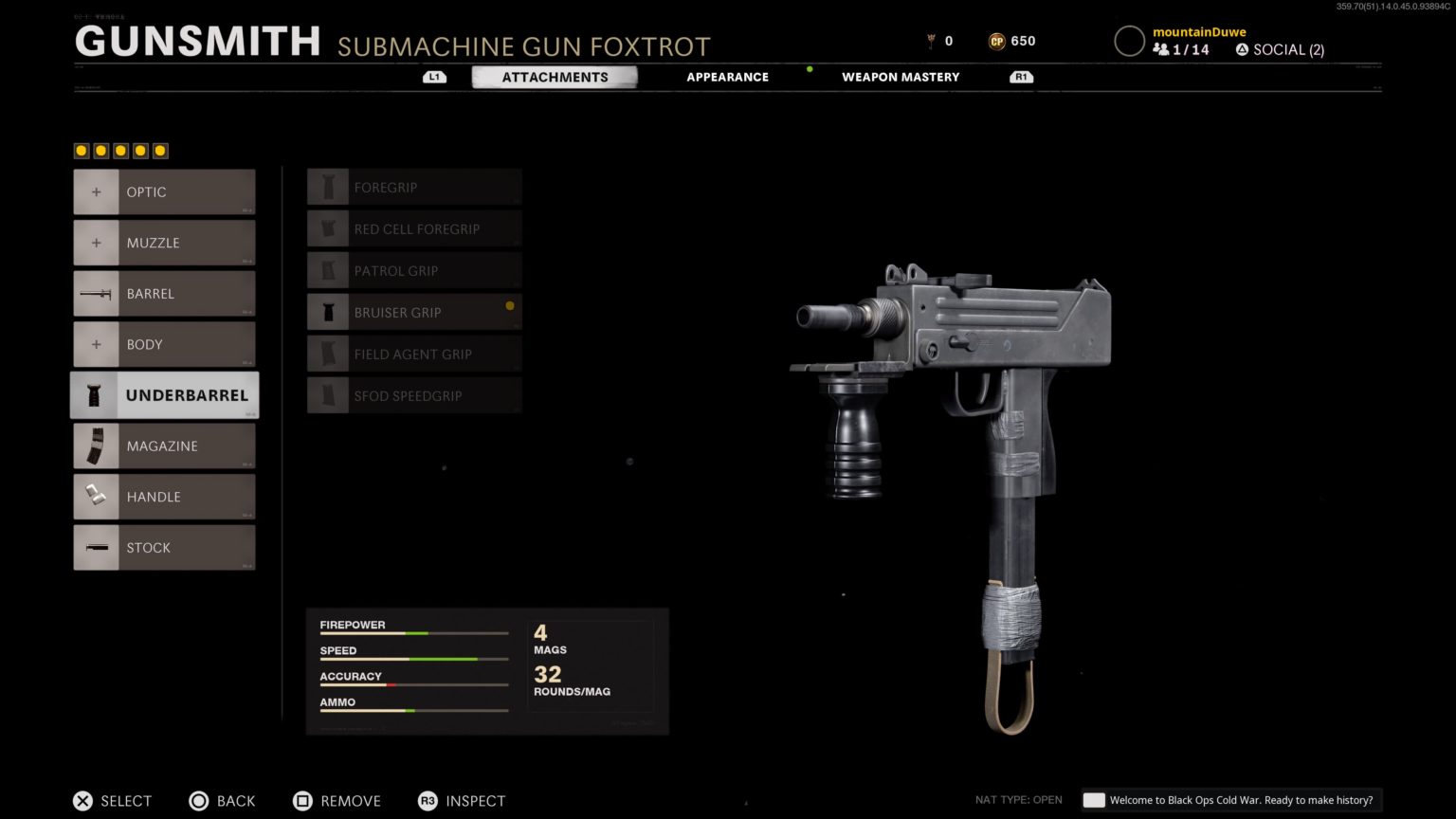Open Social (2) from the top bar

pyautogui.click(x=1280, y=49)
